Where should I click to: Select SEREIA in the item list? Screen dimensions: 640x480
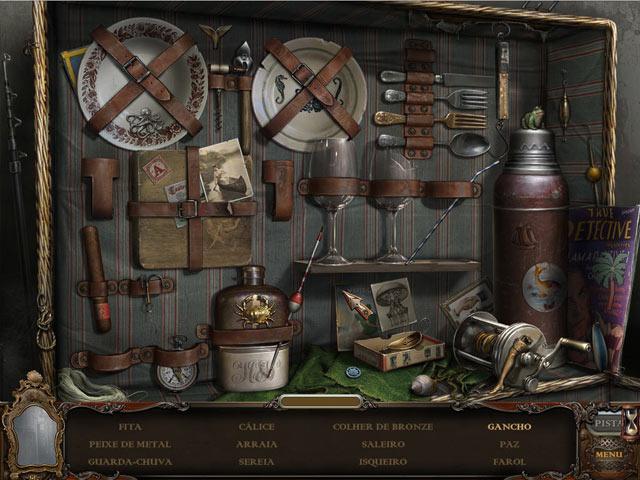tap(257, 462)
